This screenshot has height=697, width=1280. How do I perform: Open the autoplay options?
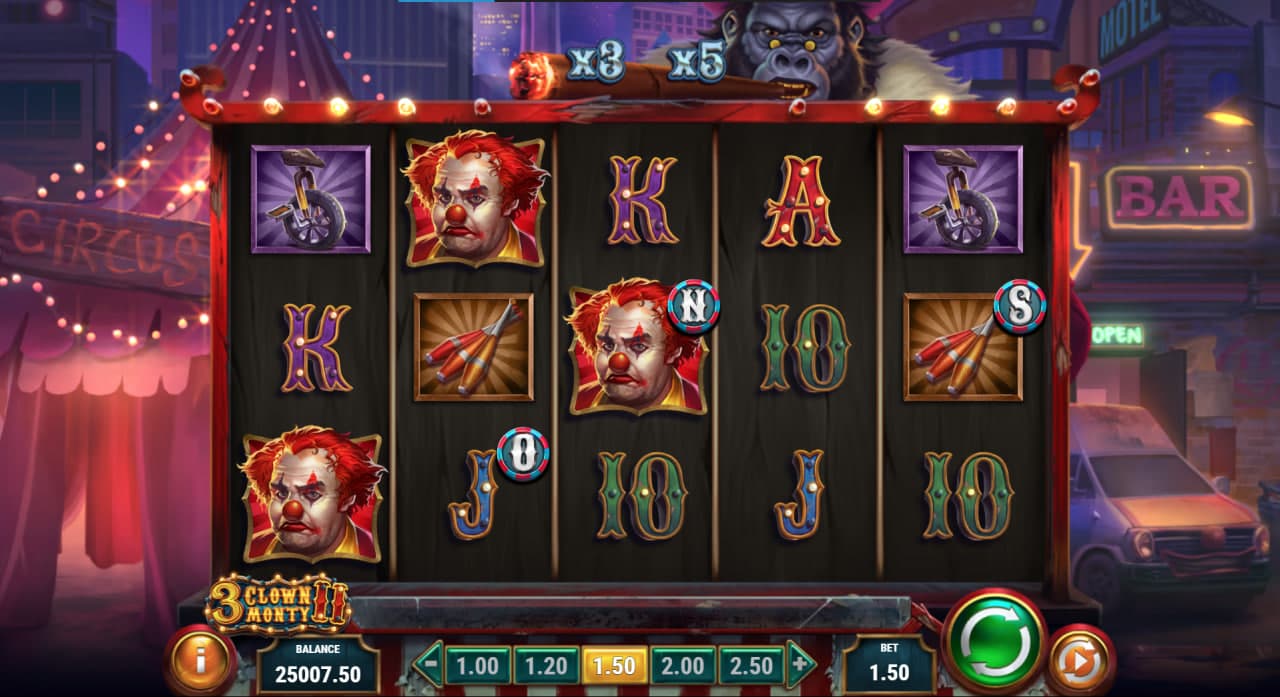pyautogui.click(x=1081, y=659)
